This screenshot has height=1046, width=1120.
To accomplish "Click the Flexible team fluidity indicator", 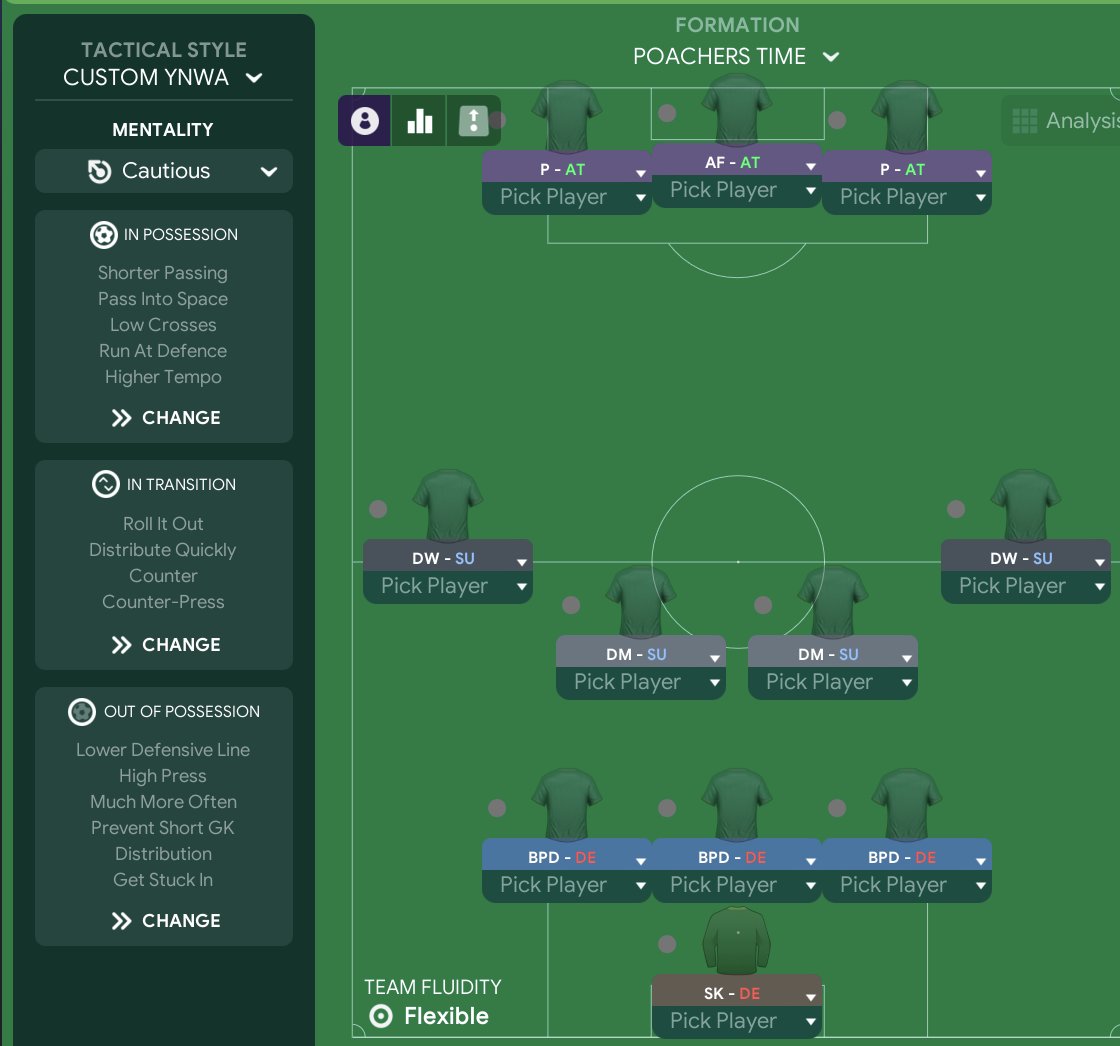I will click(x=427, y=1017).
